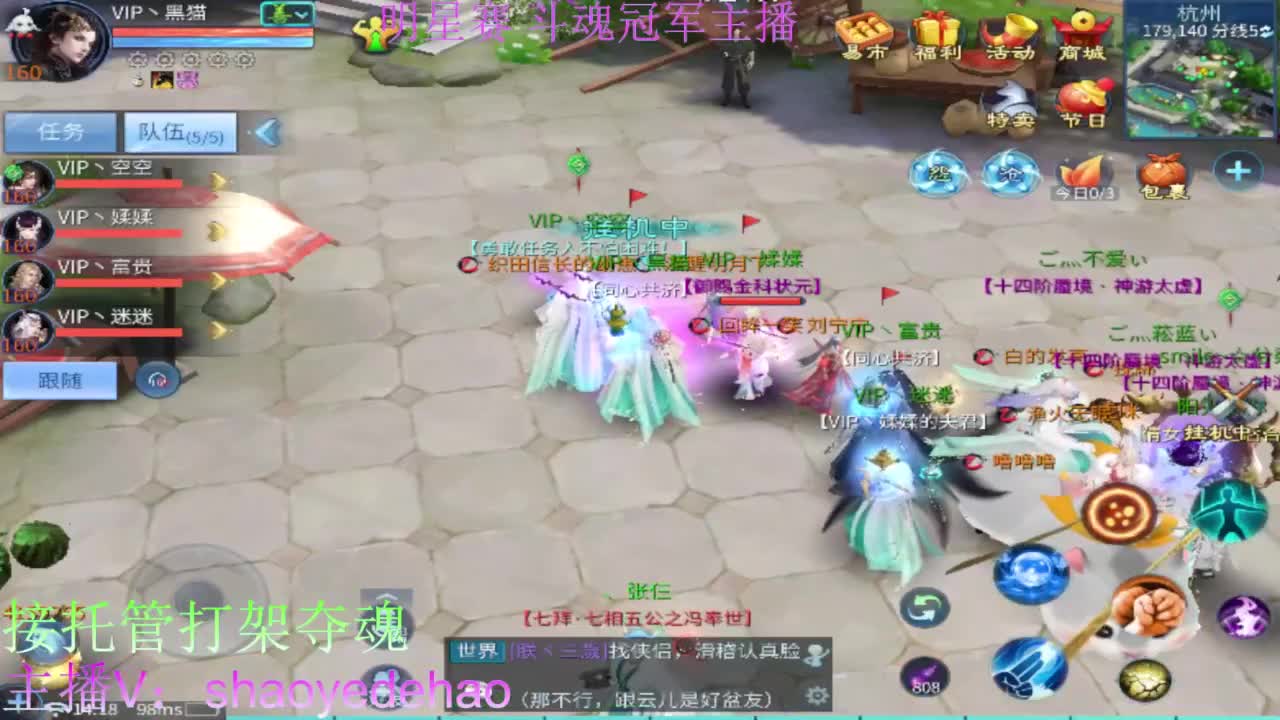1280x720 pixels.
Task: Switch to the 任务 tab
Action: tap(60, 130)
